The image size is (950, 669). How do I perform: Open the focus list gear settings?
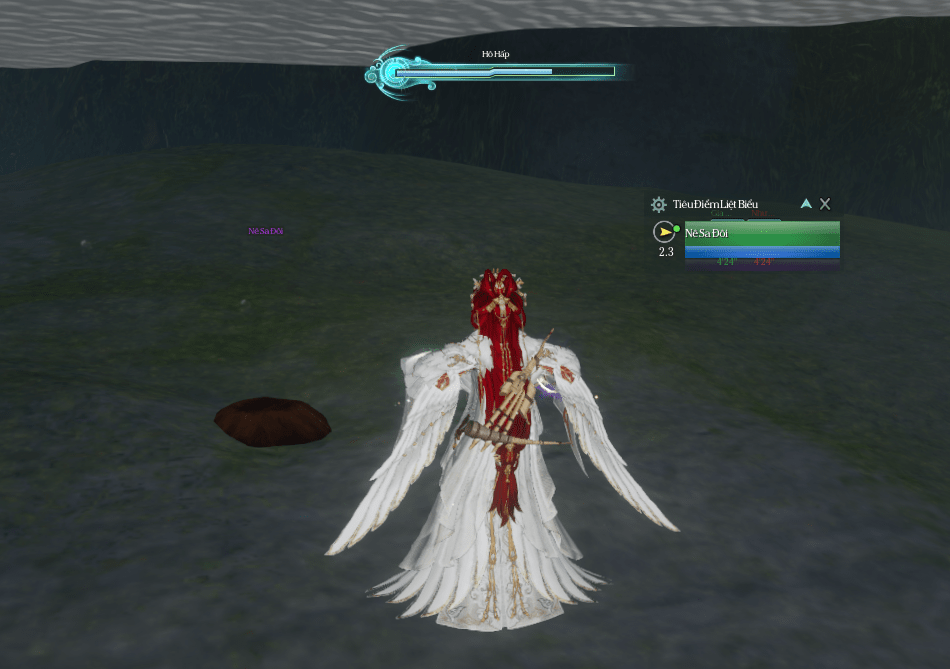pos(658,204)
